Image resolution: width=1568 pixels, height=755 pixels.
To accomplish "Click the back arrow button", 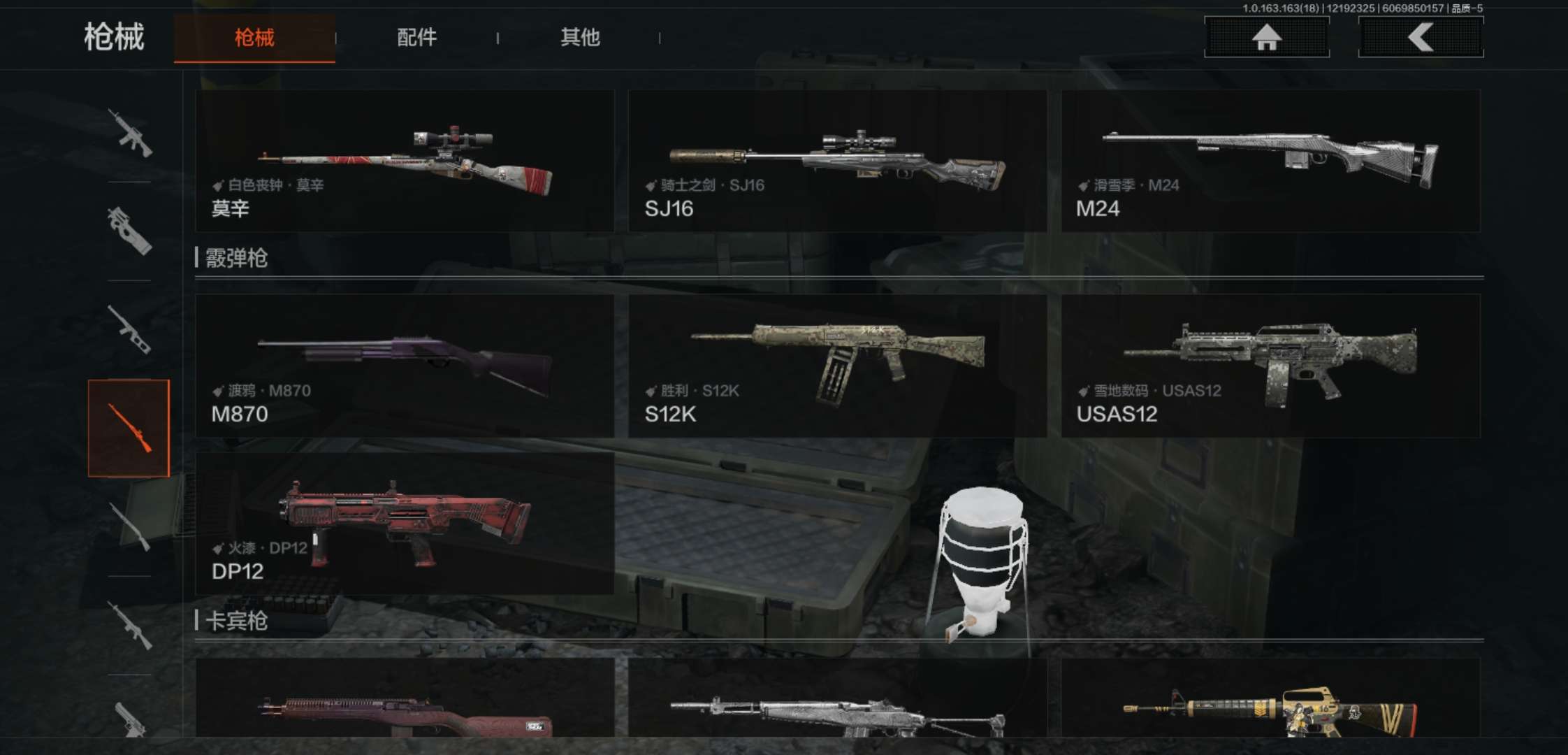I will [1421, 37].
